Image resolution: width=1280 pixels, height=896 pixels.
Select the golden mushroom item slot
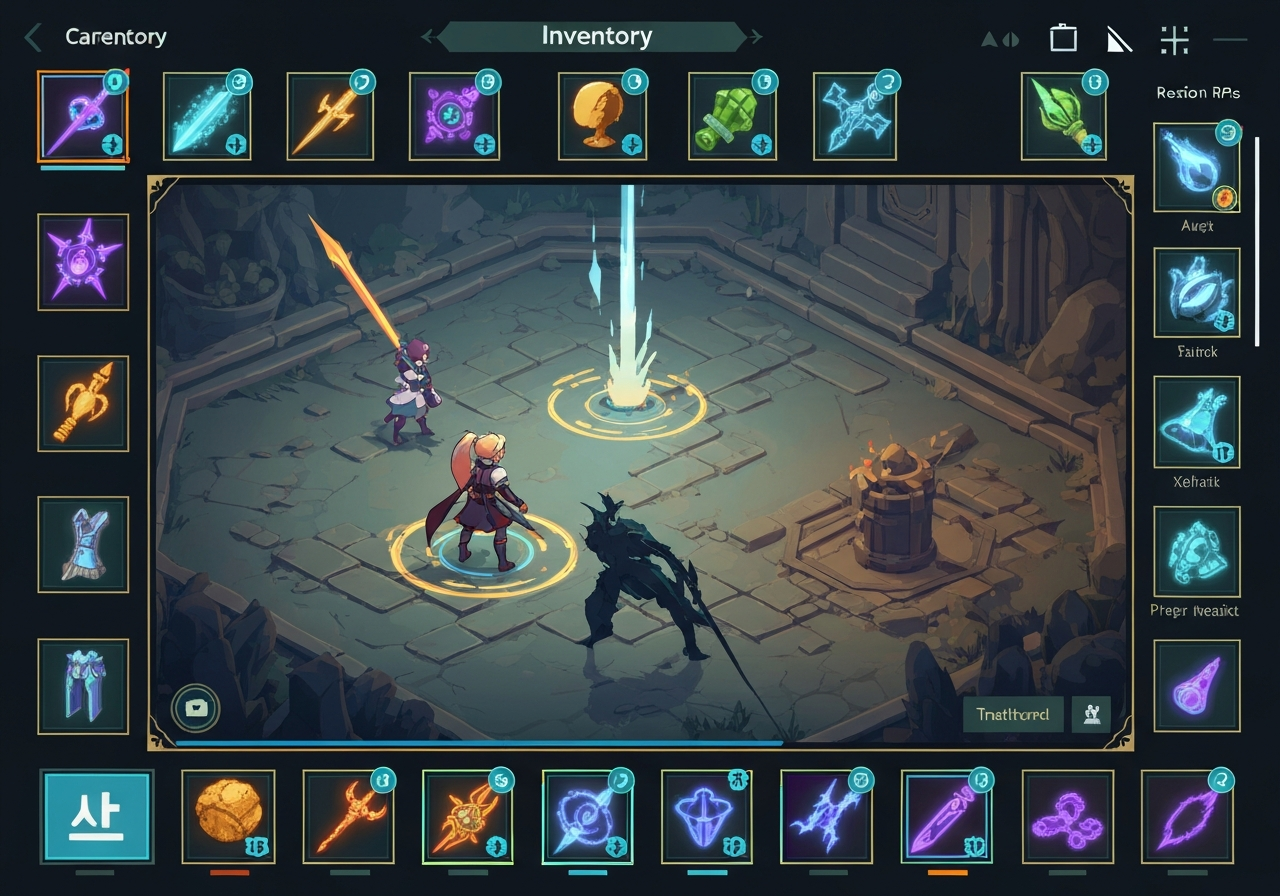pos(602,116)
